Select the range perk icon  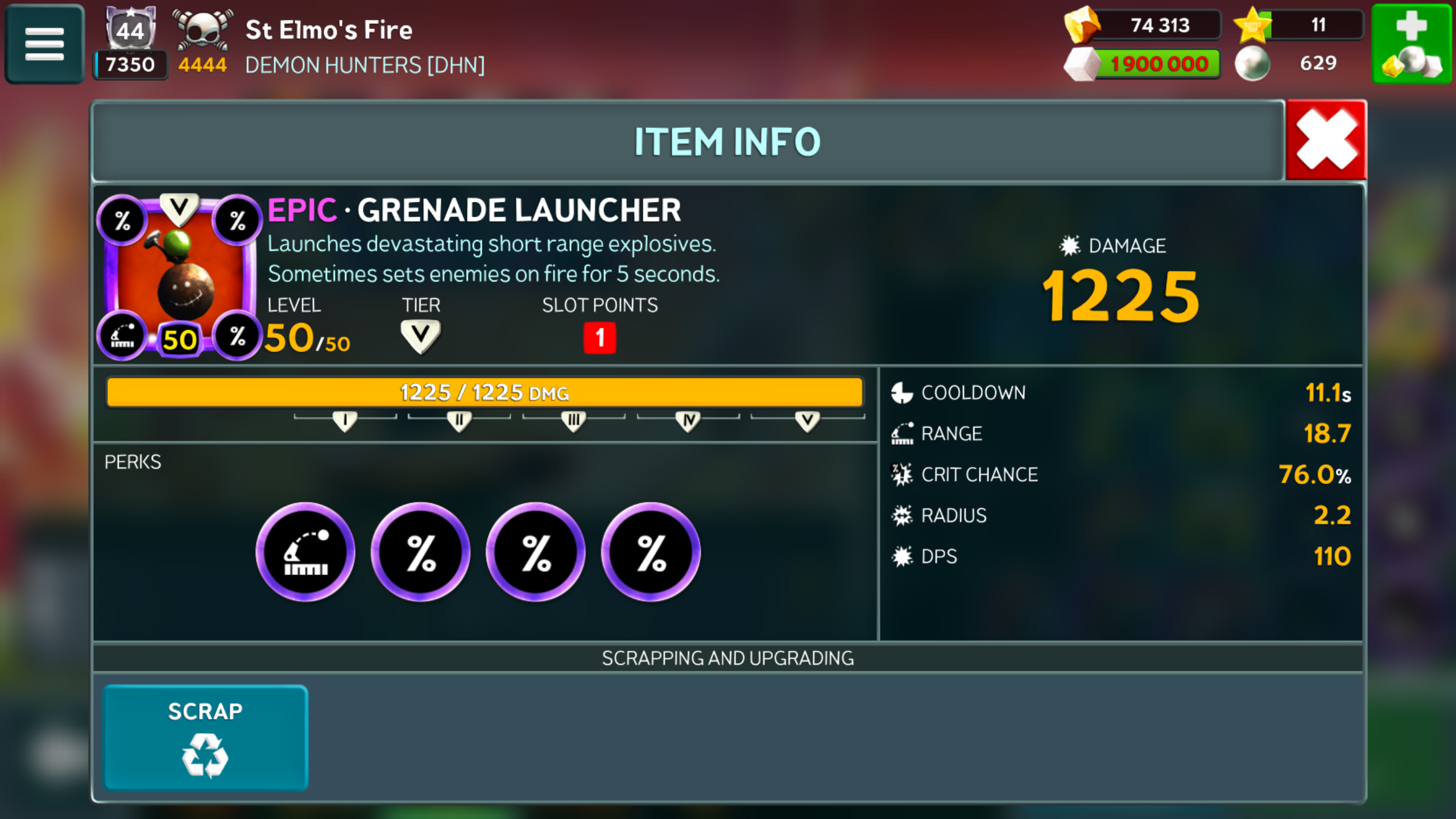(x=305, y=552)
